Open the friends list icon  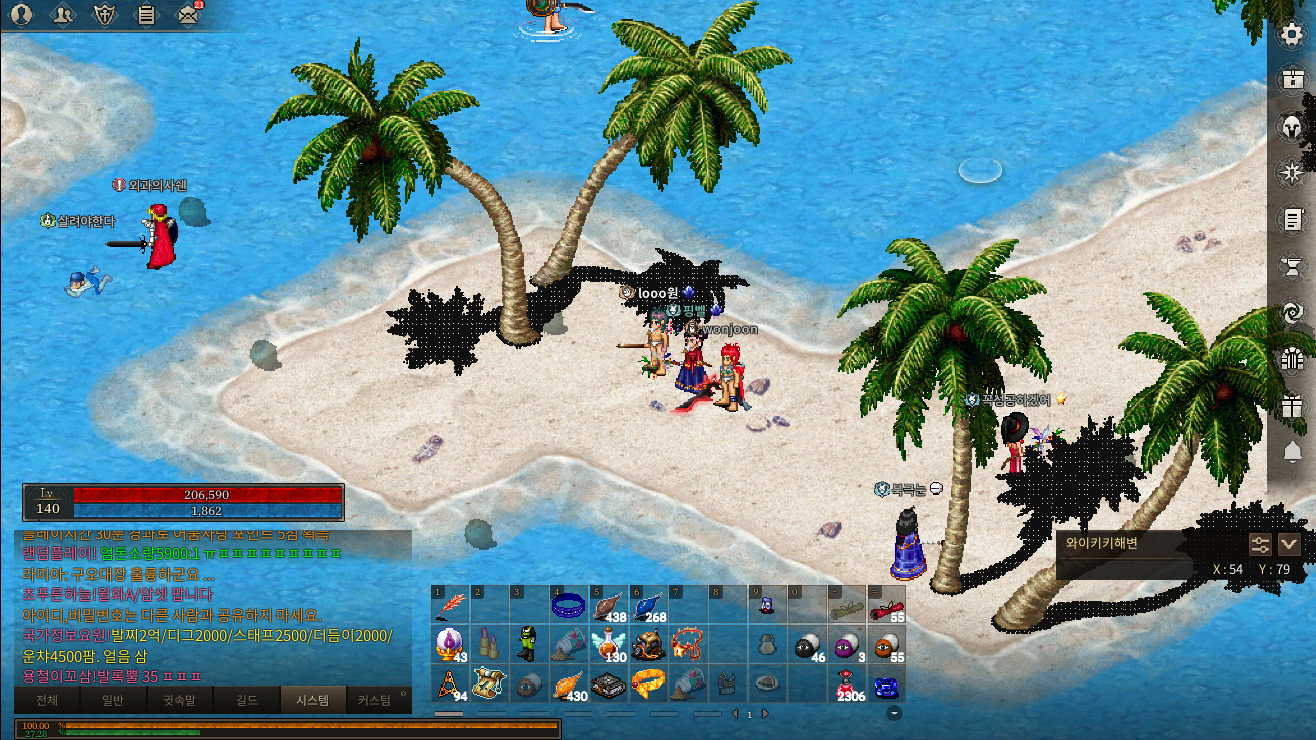63,14
